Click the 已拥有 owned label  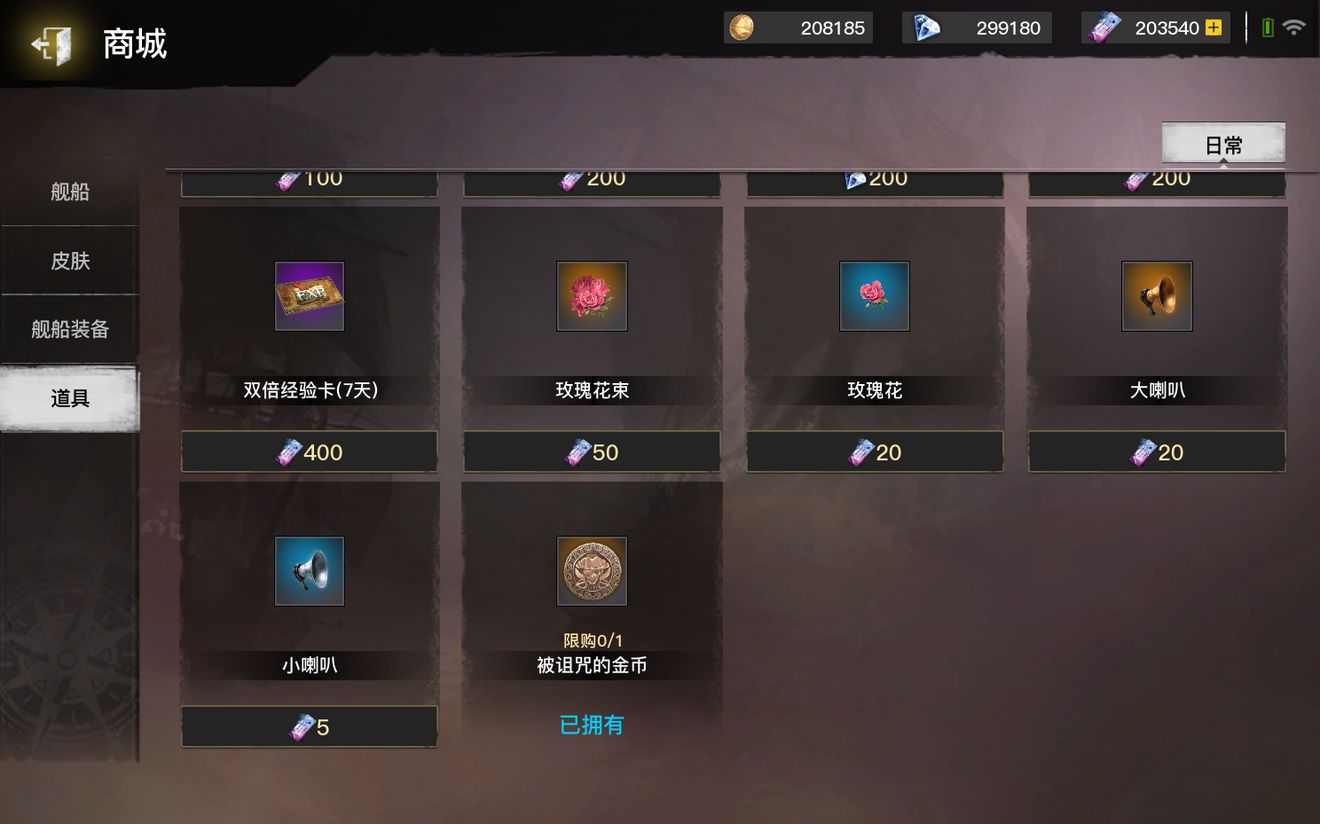point(591,725)
